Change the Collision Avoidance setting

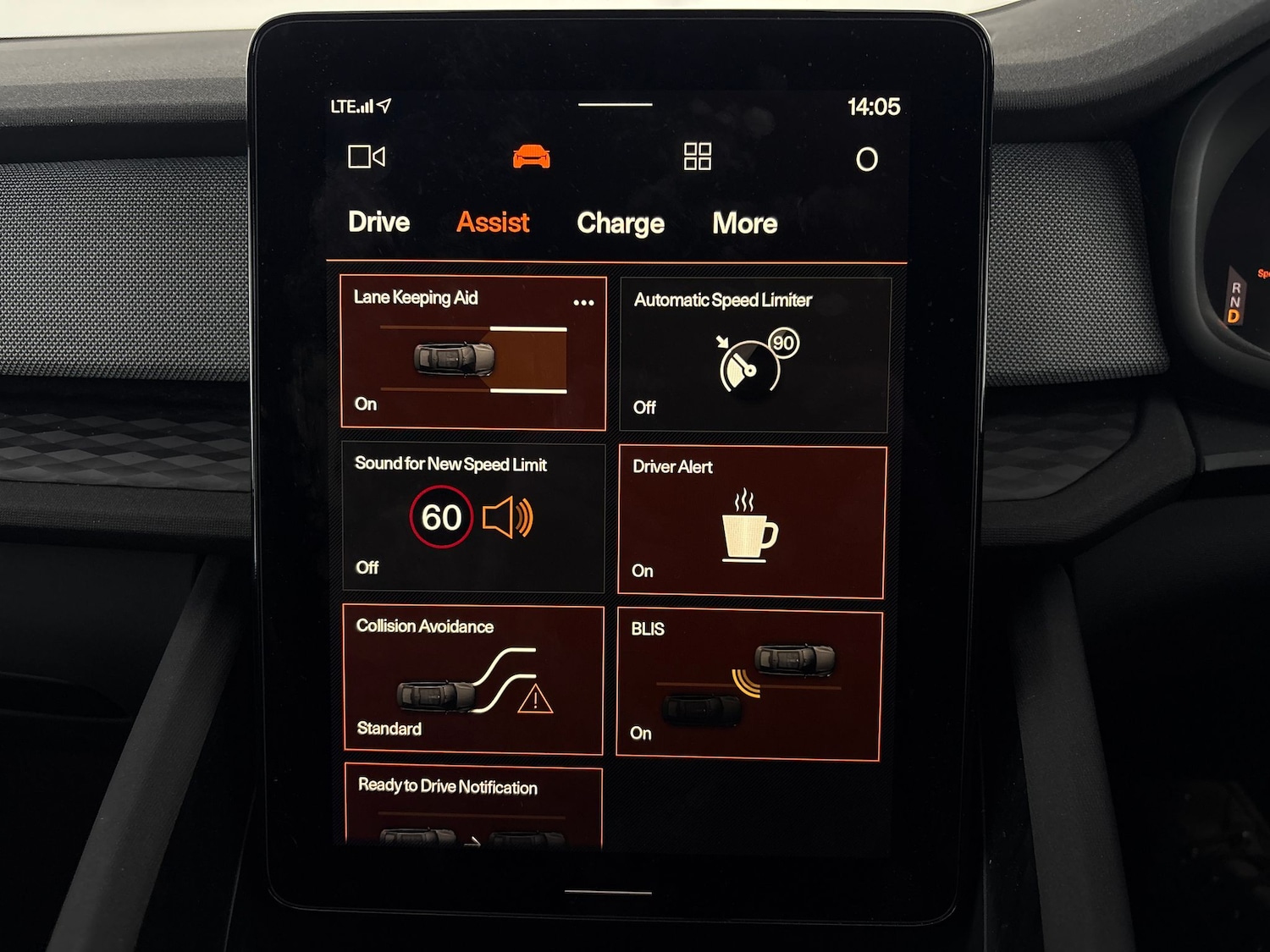tap(472, 680)
